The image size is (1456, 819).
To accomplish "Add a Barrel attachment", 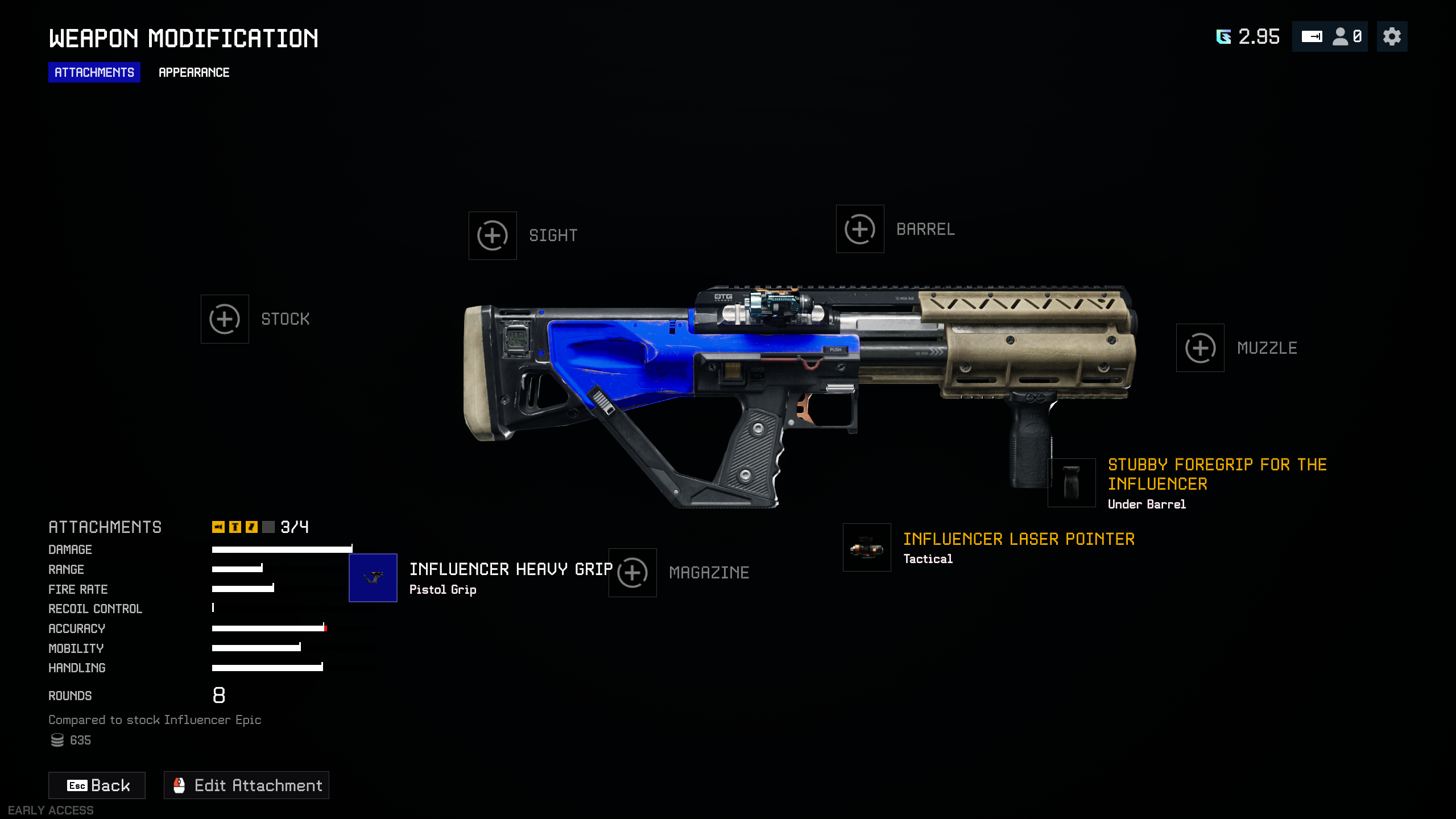I will tap(860, 229).
